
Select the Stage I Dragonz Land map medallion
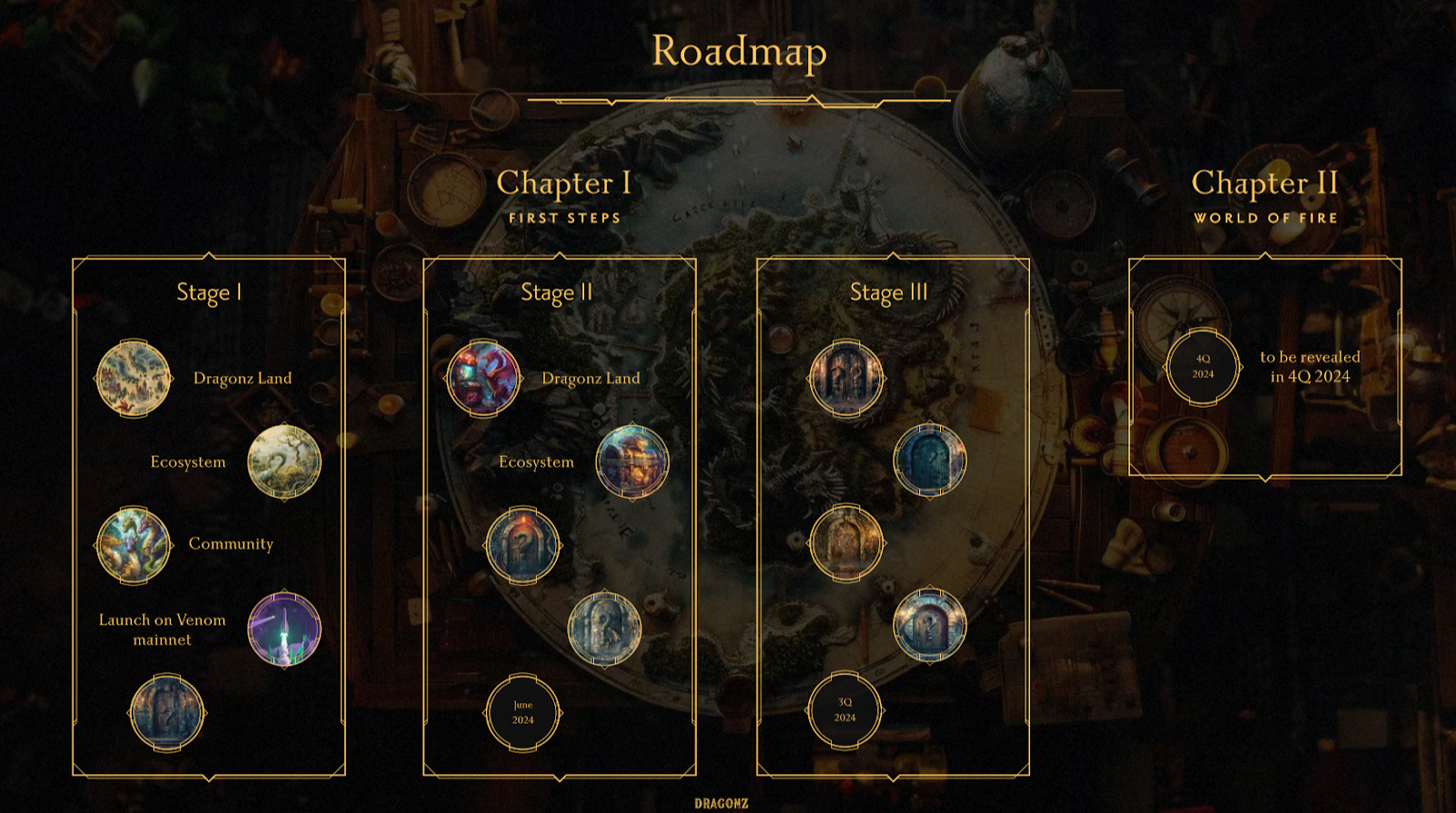click(134, 379)
